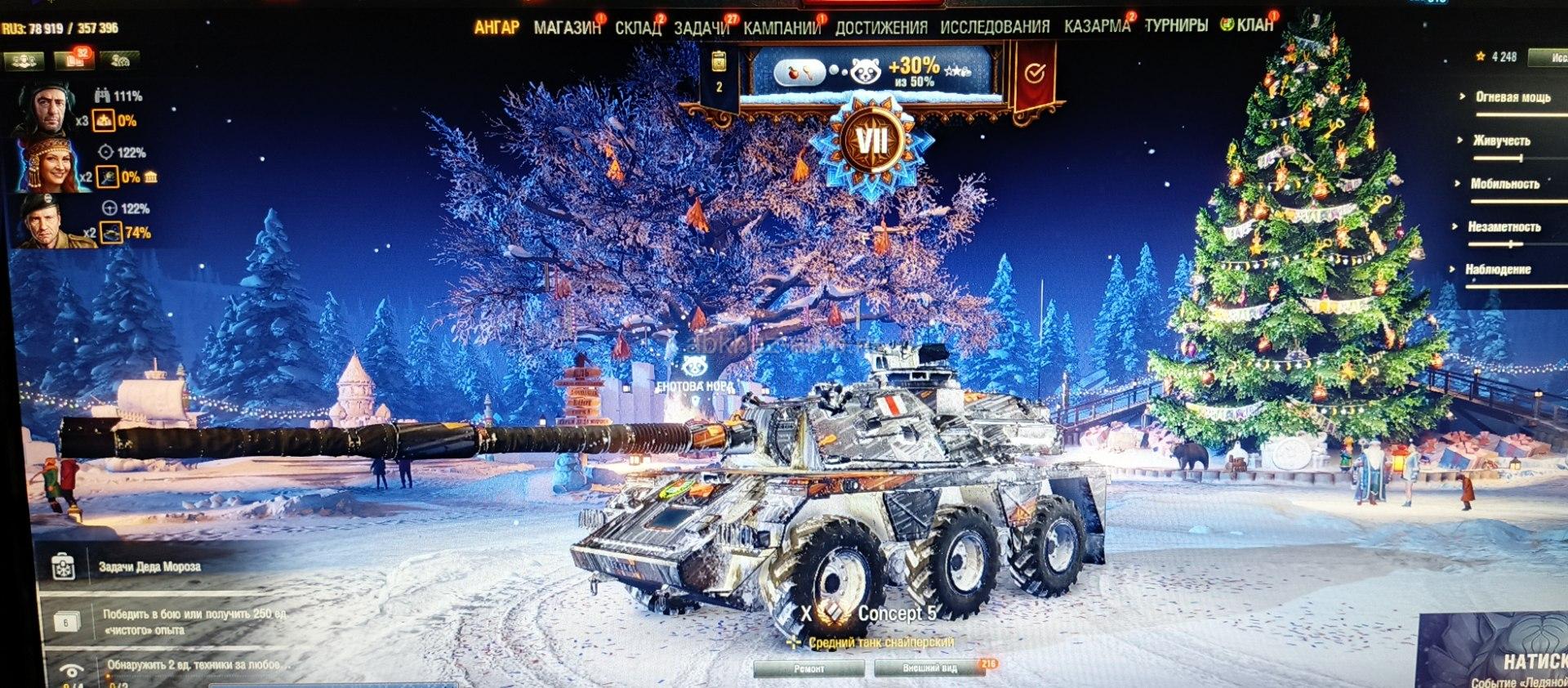Show the Достижения tab

click(880, 28)
